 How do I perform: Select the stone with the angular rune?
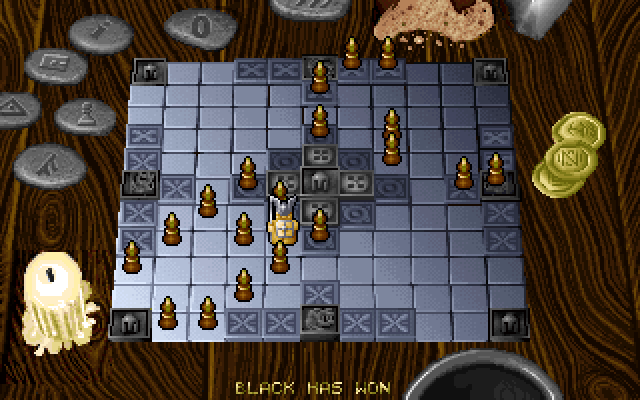point(47,160)
